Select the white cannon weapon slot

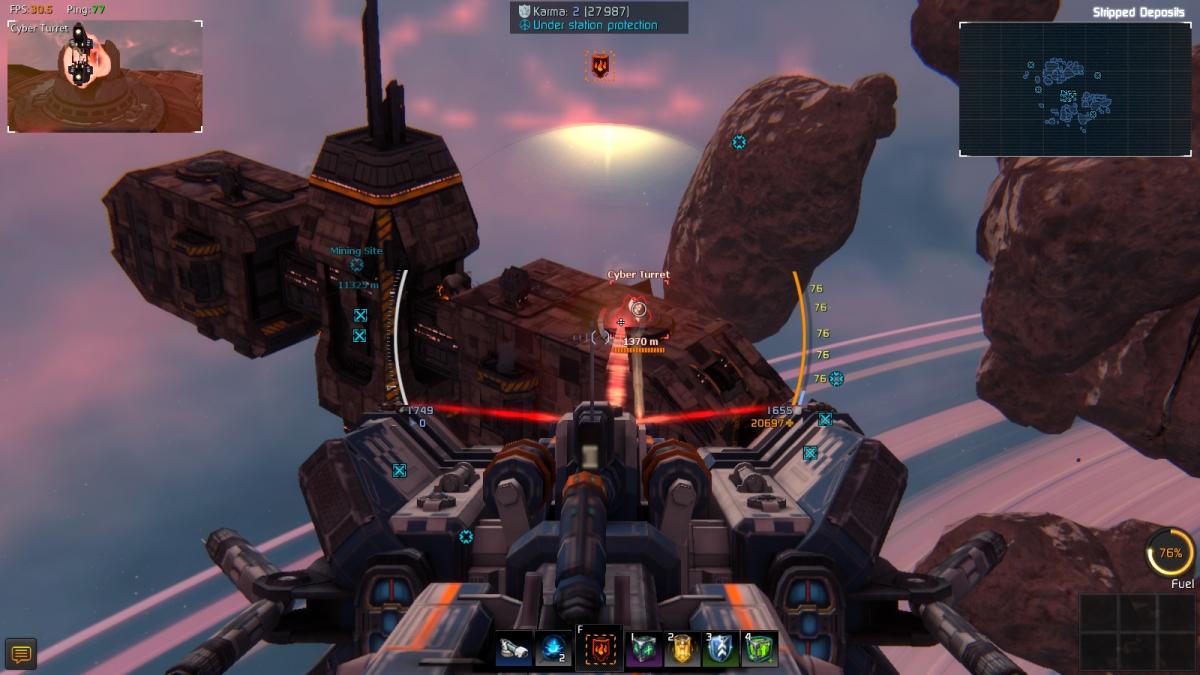click(x=516, y=650)
